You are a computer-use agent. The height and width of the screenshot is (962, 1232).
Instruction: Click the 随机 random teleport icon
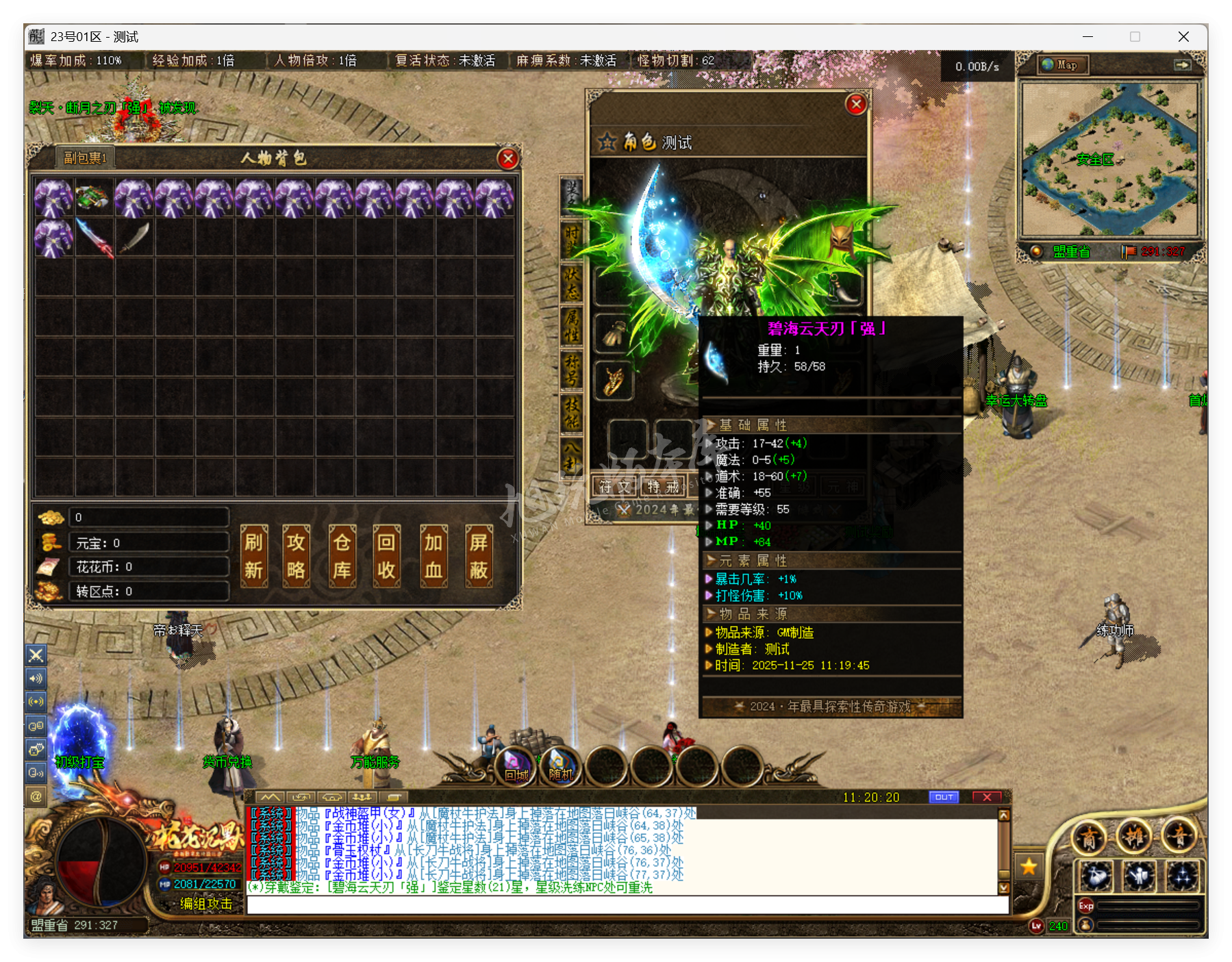(x=560, y=767)
